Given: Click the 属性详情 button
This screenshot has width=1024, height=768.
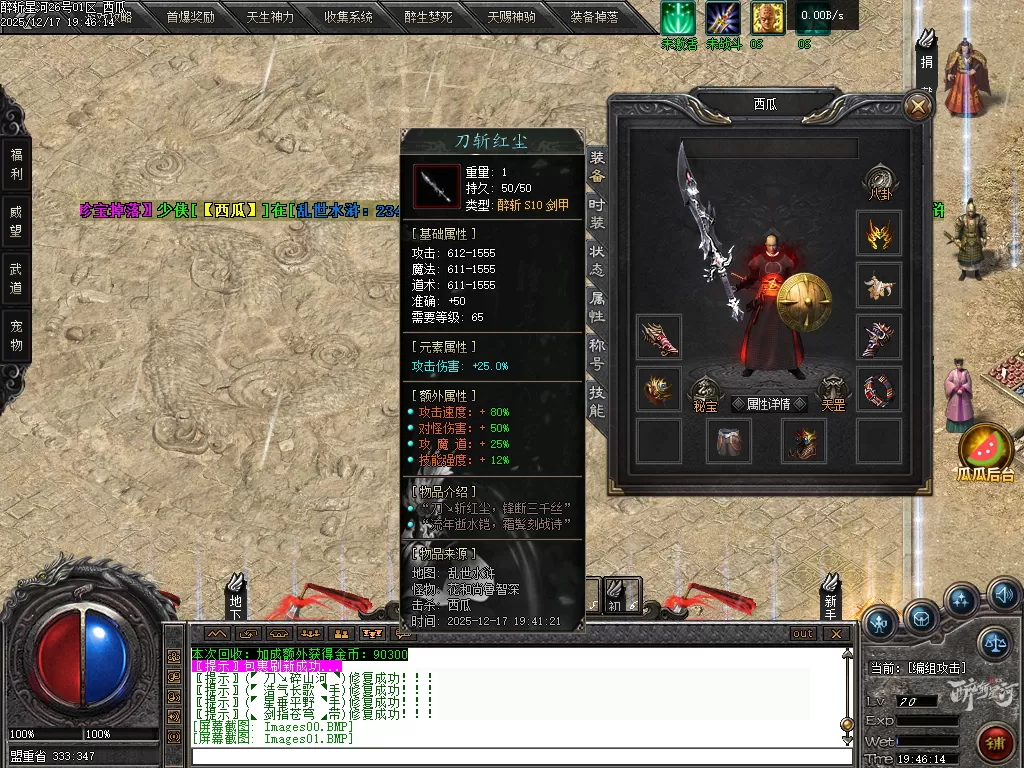Looking at the screenshot, I should click(768, 404).
